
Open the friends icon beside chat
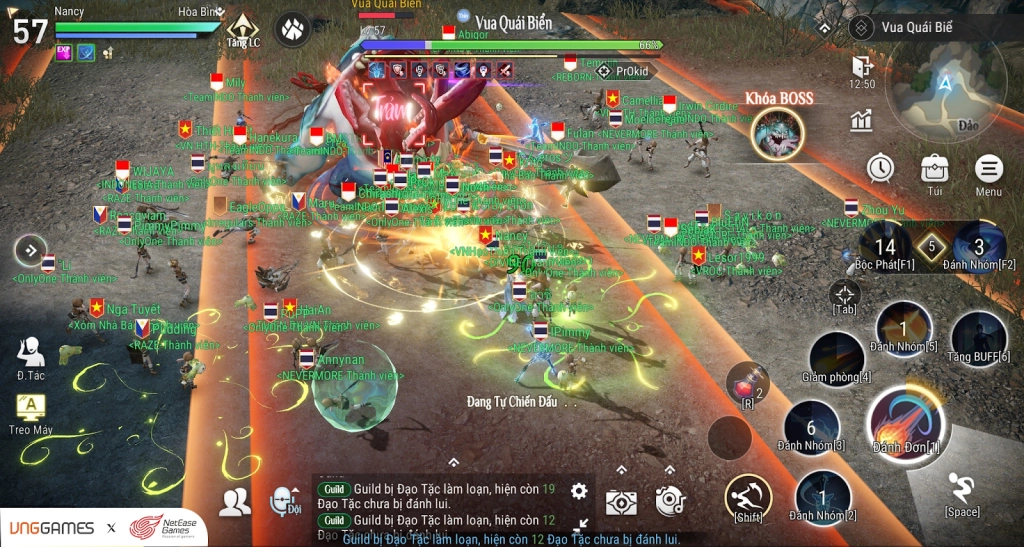[x=235, y=501]
